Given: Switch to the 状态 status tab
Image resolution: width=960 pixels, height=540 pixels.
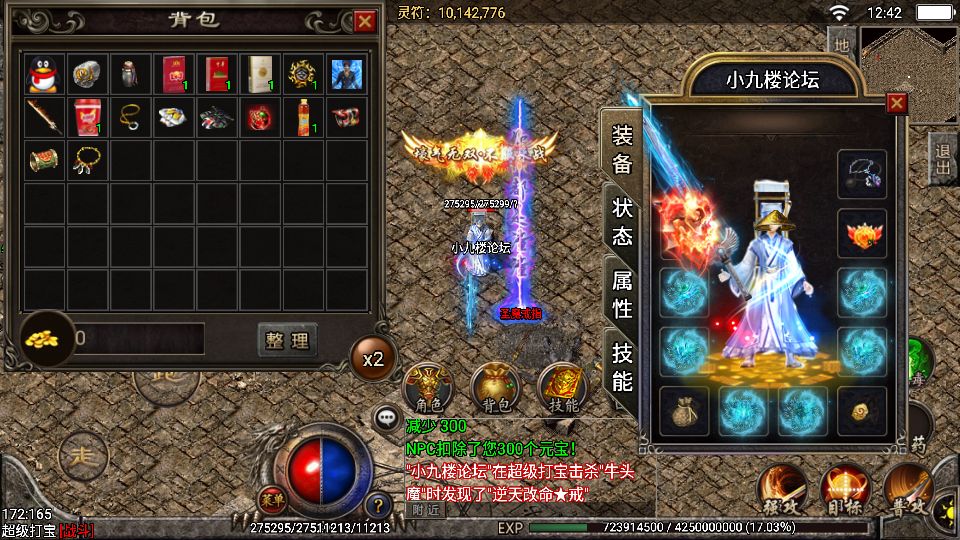Looking at the screenshot, I should coord(622,221).
